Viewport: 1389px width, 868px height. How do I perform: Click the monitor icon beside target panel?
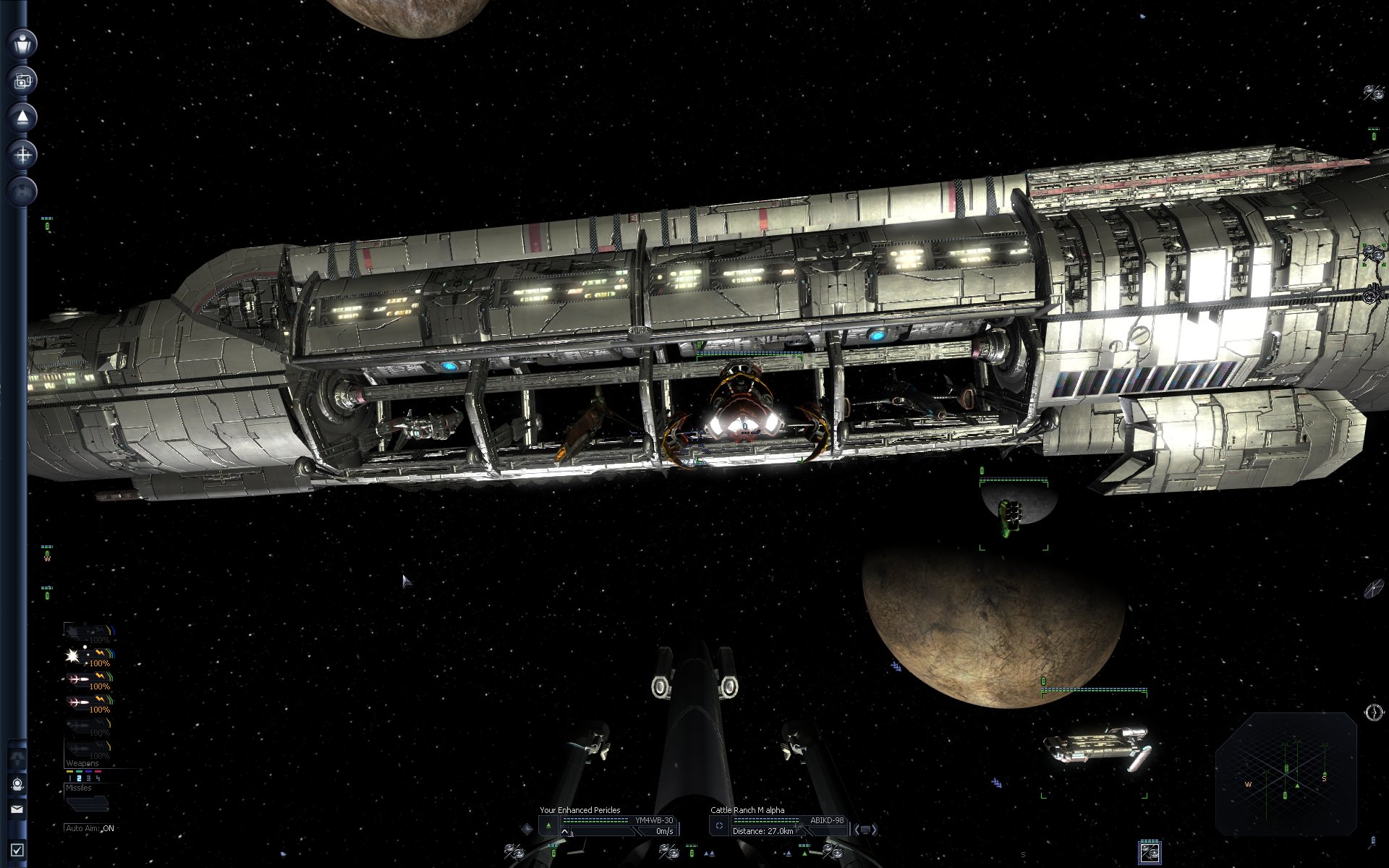click(866, 830)
